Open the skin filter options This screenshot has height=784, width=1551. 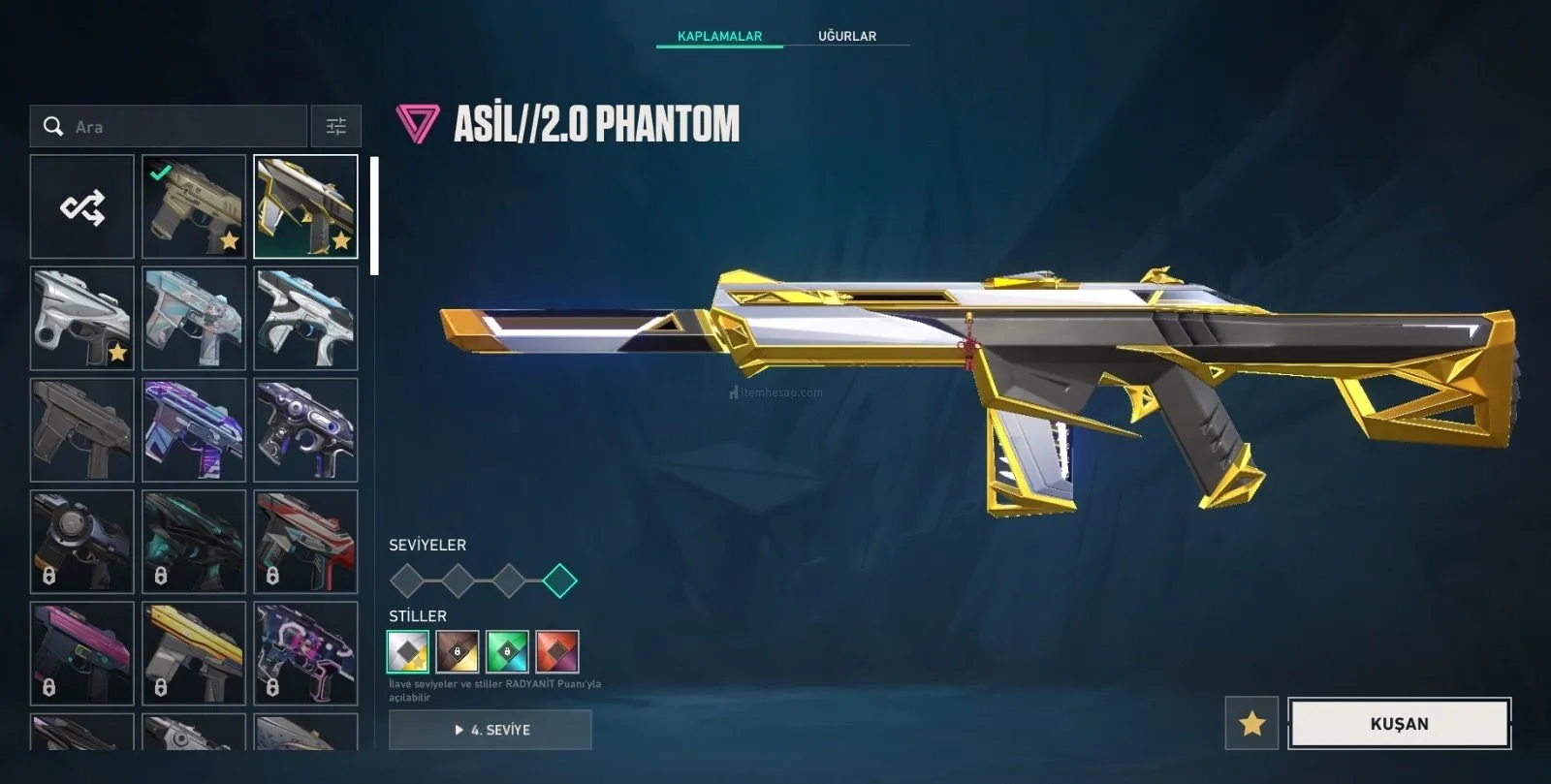coord(335,127)
